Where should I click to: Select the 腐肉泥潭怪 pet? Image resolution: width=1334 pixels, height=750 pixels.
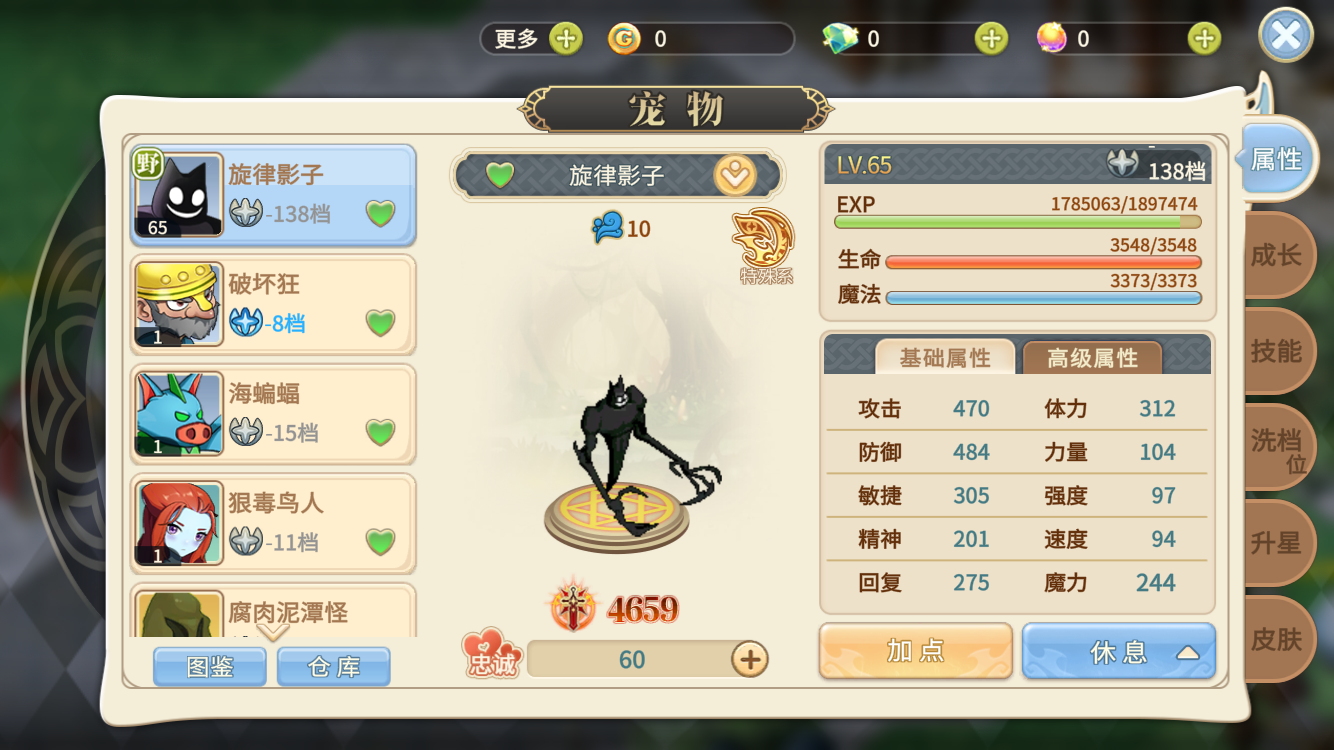(273, 610)
